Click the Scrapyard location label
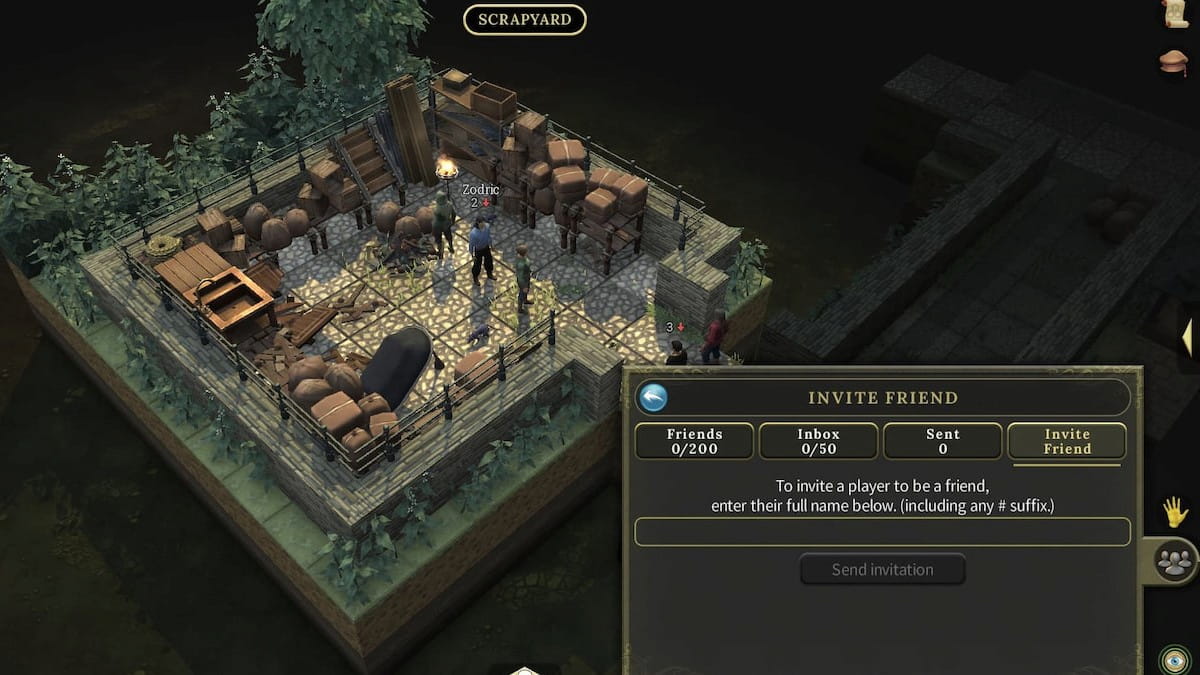Image resolution: width=1200 pixels, height=675 pixels. [x=524, y=20]
